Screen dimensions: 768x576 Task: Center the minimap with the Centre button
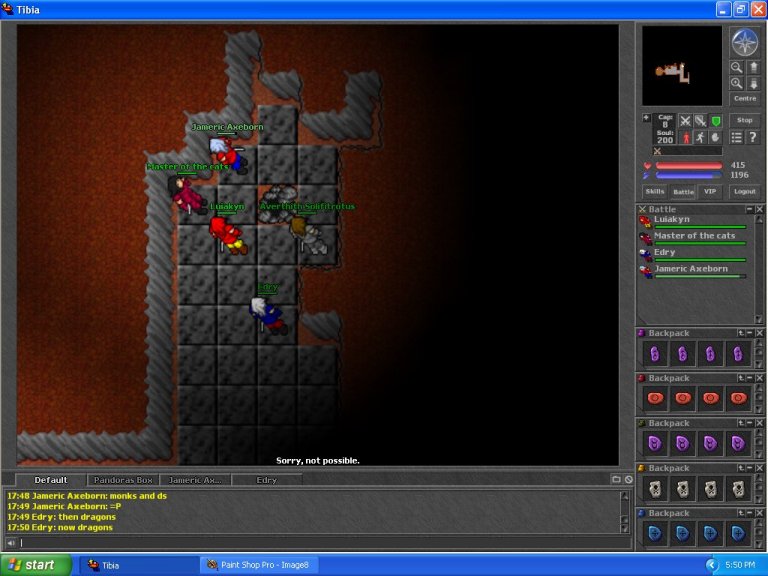point(745,98)
